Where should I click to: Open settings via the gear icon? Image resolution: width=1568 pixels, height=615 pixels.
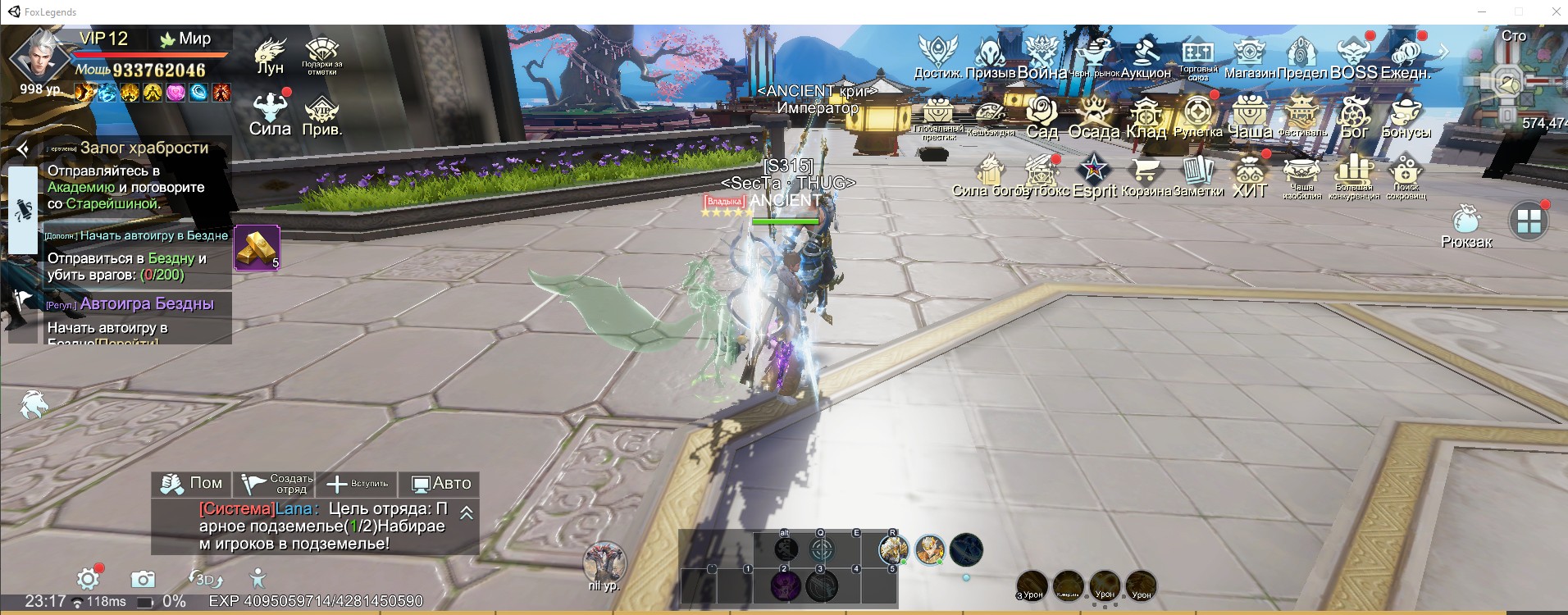(88, 579)
